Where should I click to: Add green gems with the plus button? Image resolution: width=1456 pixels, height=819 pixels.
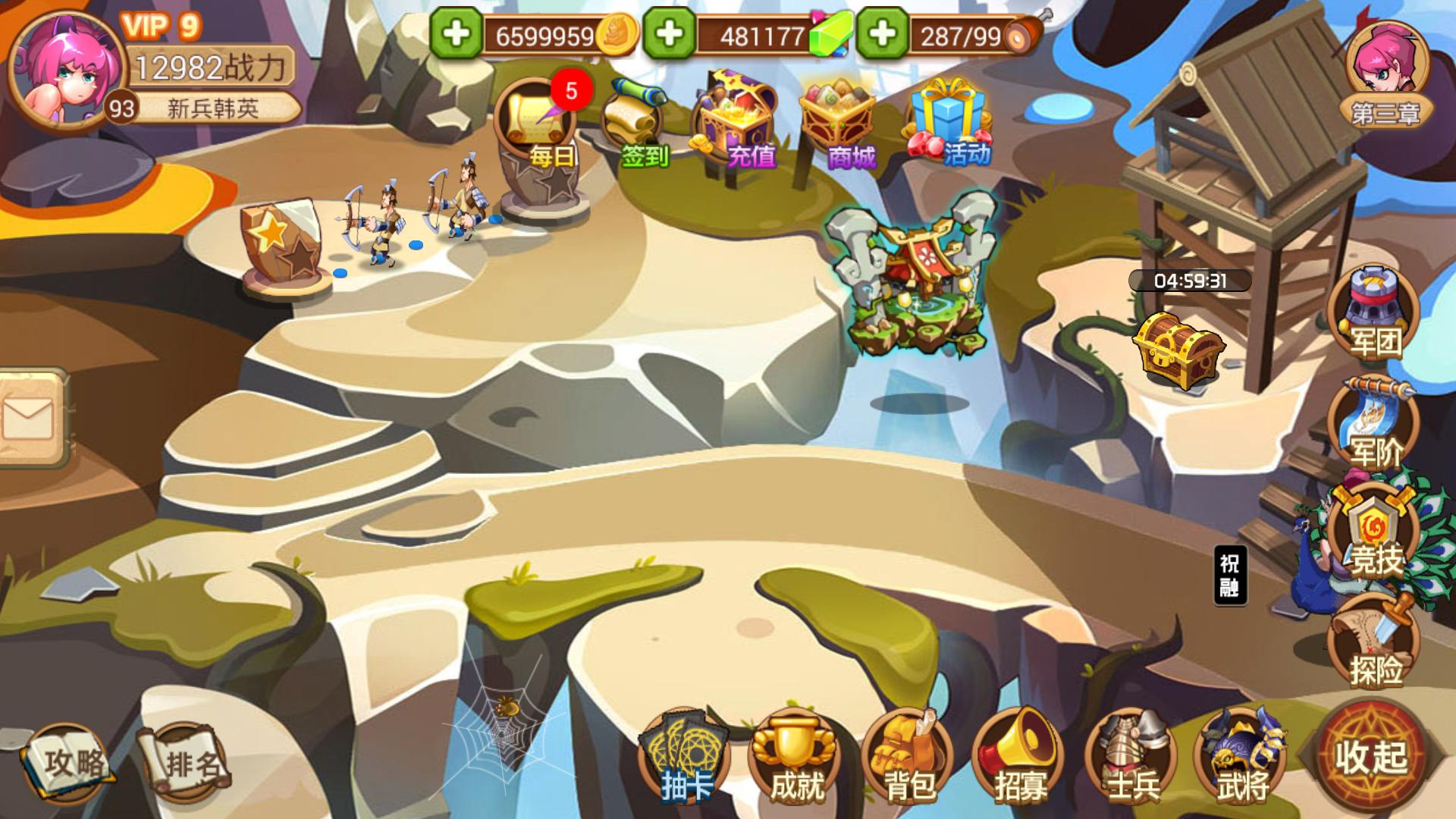(669, 34)
